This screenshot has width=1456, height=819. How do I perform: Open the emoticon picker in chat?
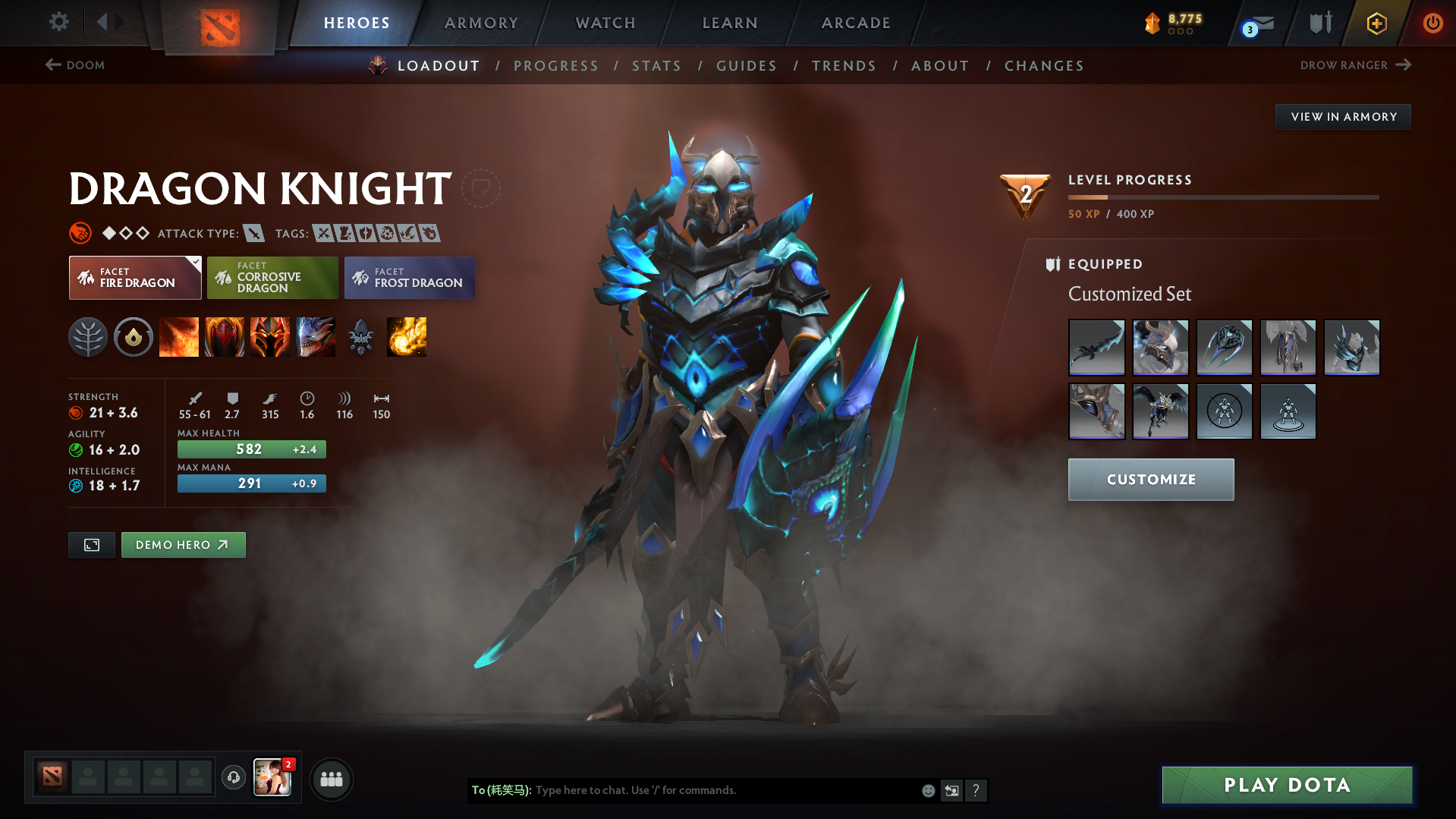pos(928,790)
